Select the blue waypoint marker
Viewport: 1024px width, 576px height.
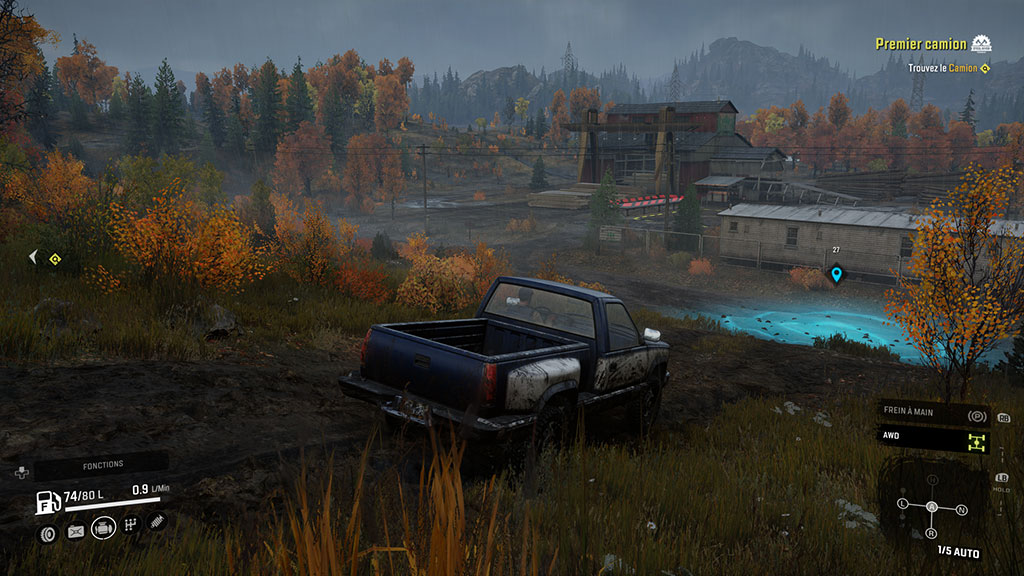(x=836, y=273)
